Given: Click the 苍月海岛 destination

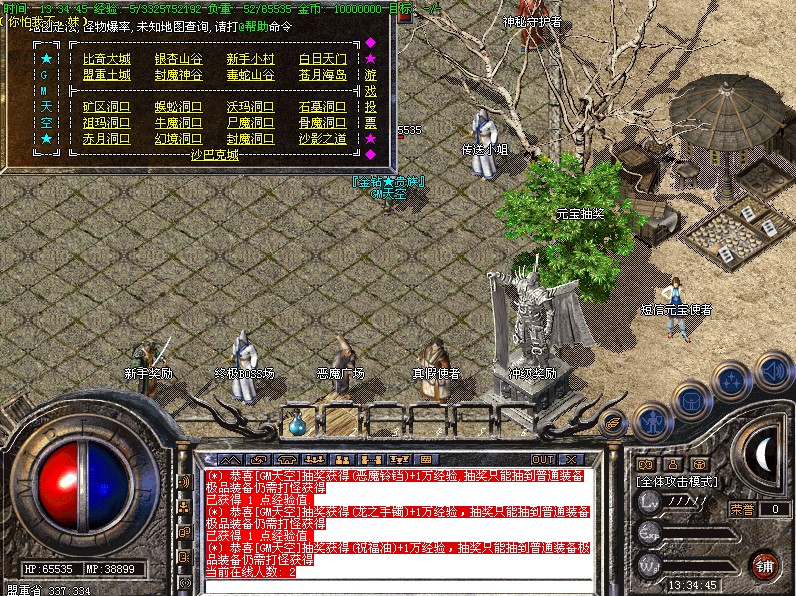Looking at the screenshot, I should tap(322, 75).
